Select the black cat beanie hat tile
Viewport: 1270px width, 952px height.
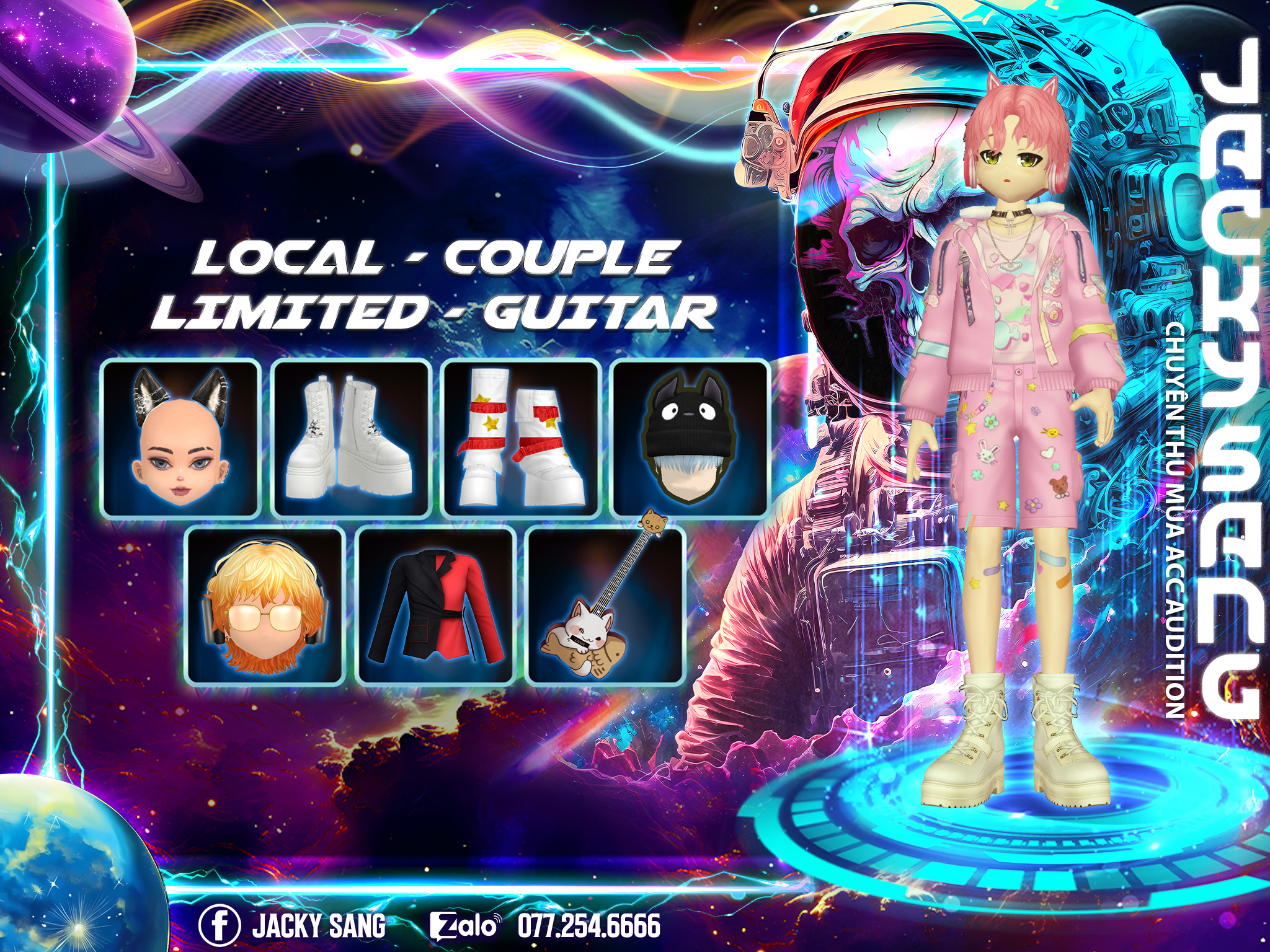pos(690,438)
